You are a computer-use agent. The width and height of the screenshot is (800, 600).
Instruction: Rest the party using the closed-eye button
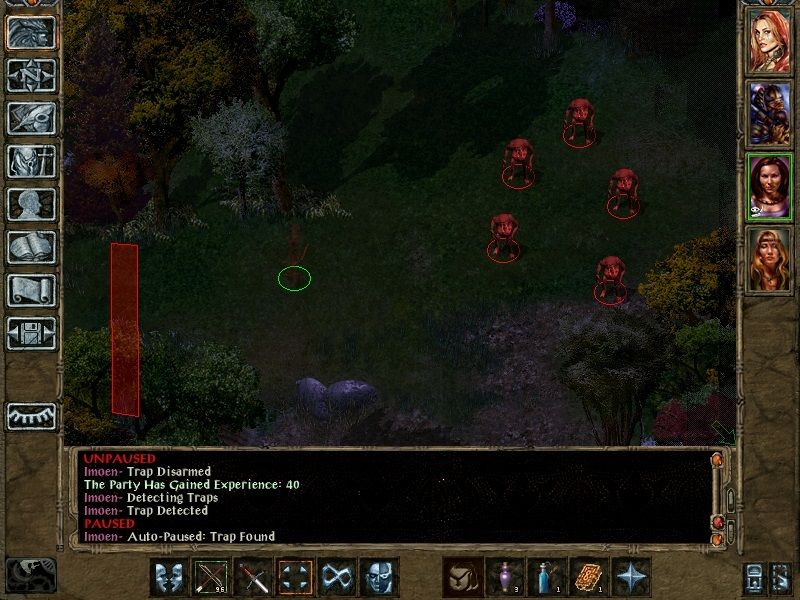click(31, 415)
